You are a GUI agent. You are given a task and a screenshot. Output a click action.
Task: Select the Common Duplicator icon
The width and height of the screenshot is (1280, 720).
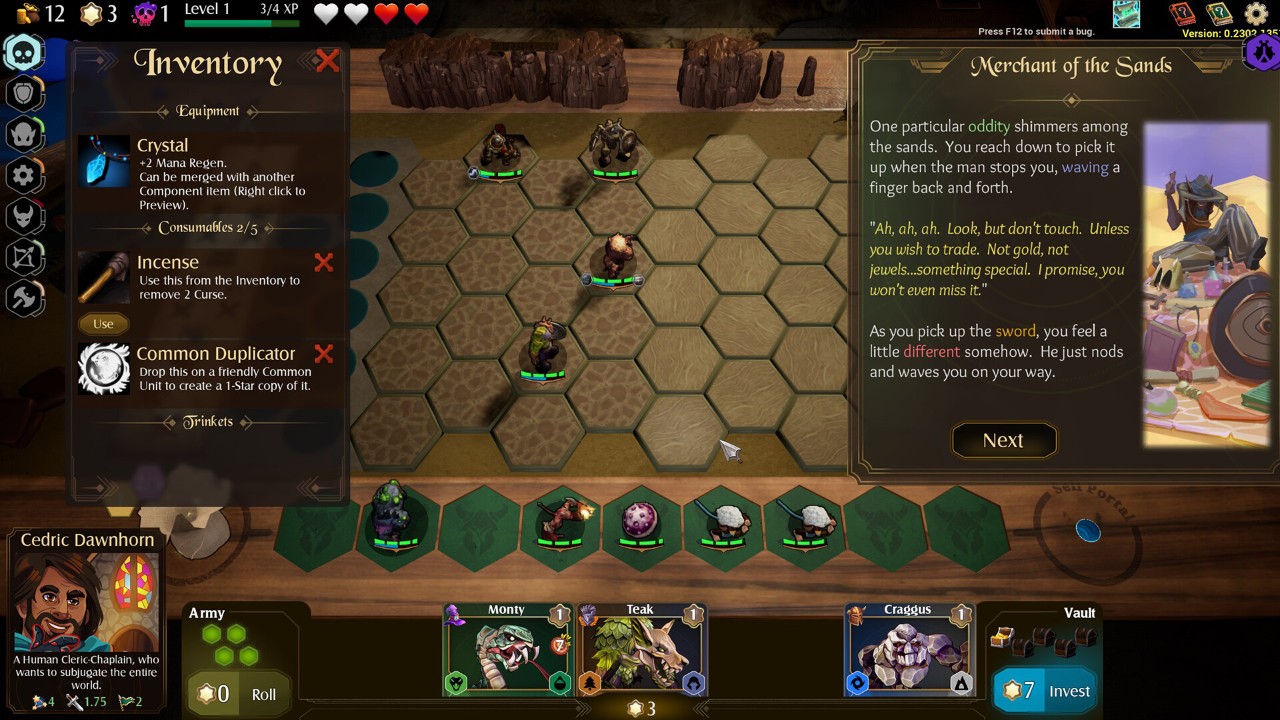[x=104, y=368]
